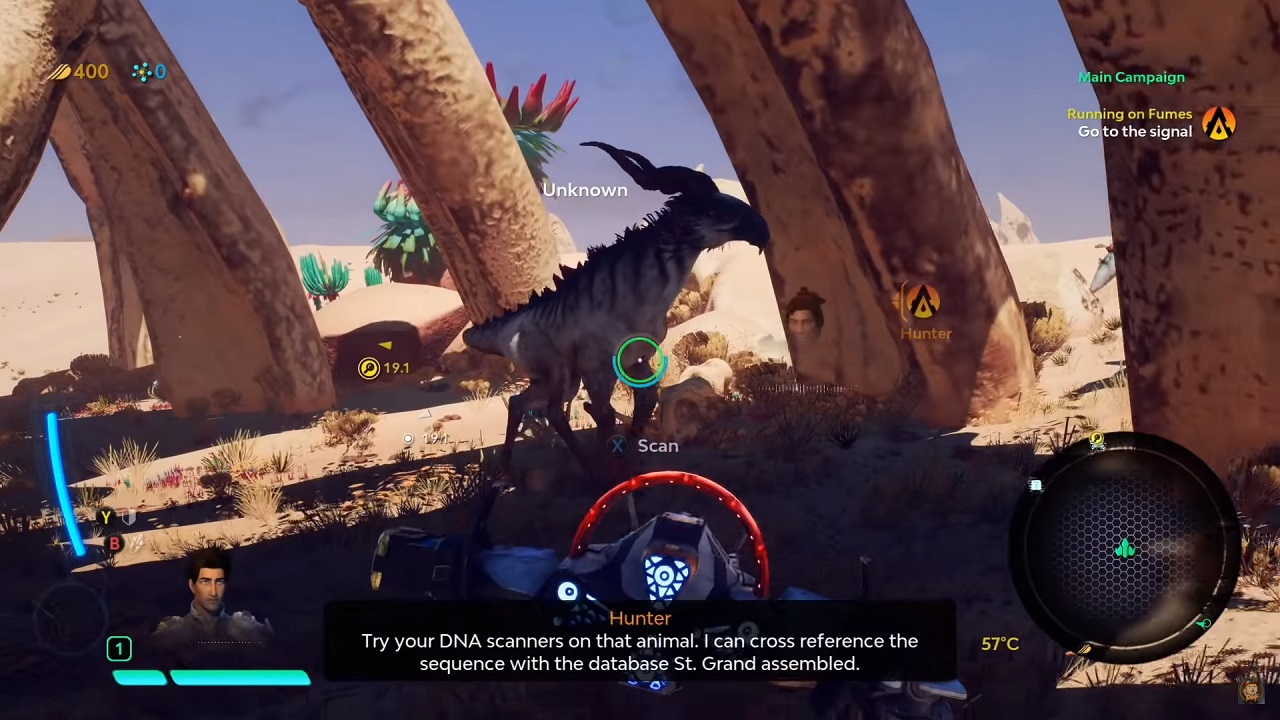The height and width of the screenshot is (720, 1280).
Task: Click the orange quest emblem beside the objective
Action: pyautogui.click(x=1219, y=123)
